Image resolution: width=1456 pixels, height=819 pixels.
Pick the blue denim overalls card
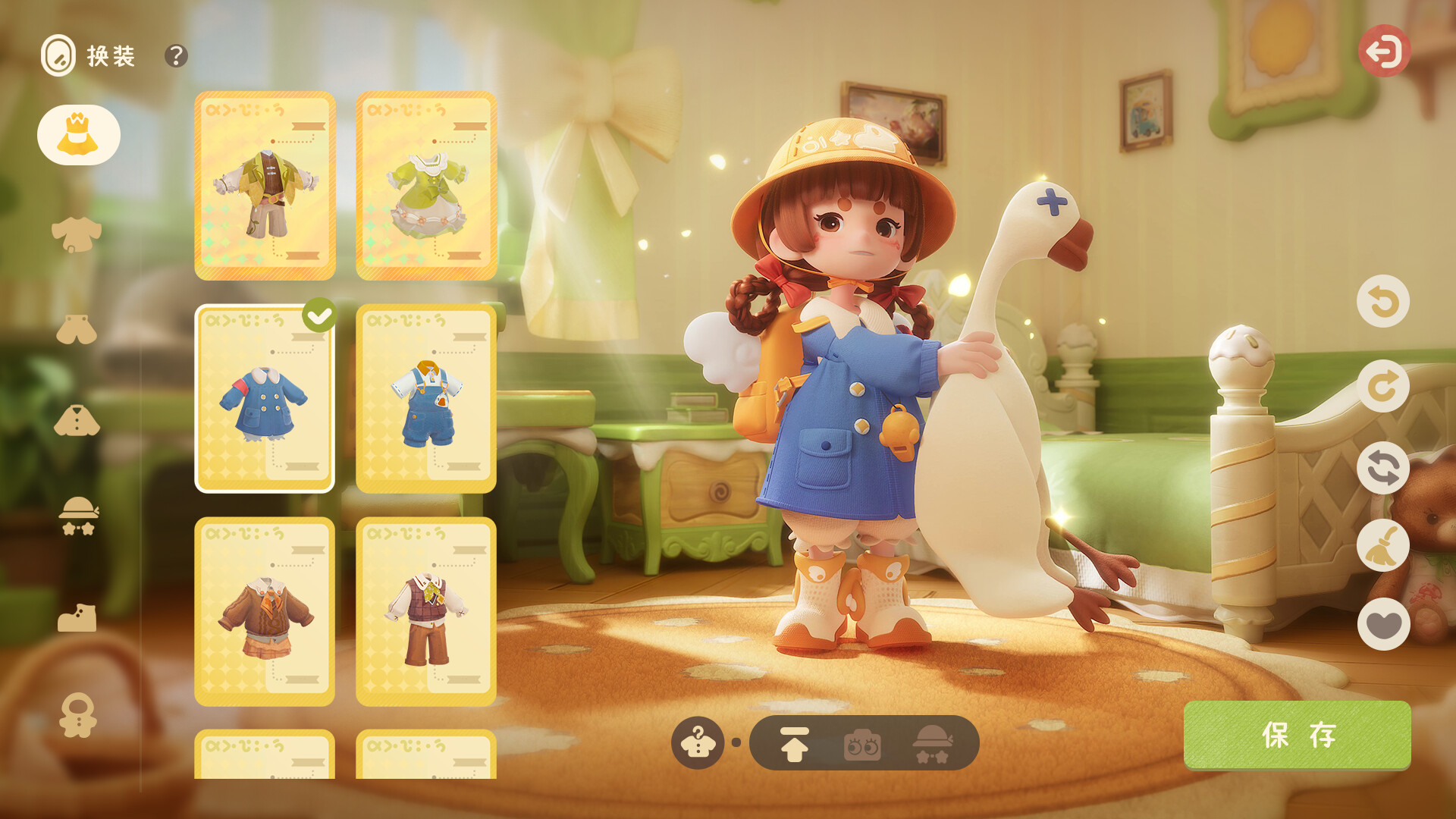coord(426,399)
